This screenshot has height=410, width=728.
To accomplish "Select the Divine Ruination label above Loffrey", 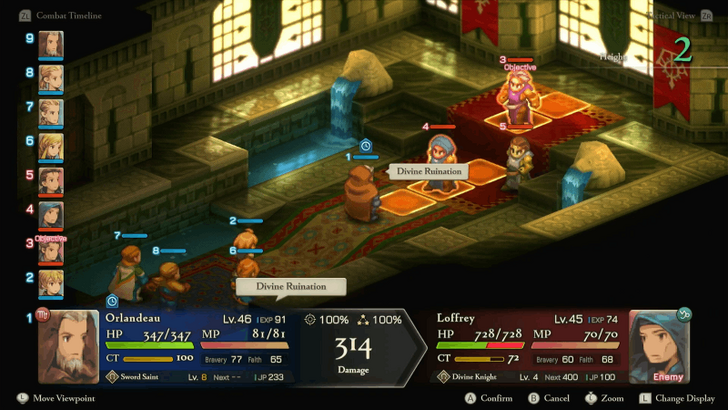I will (x=429, y=171).
